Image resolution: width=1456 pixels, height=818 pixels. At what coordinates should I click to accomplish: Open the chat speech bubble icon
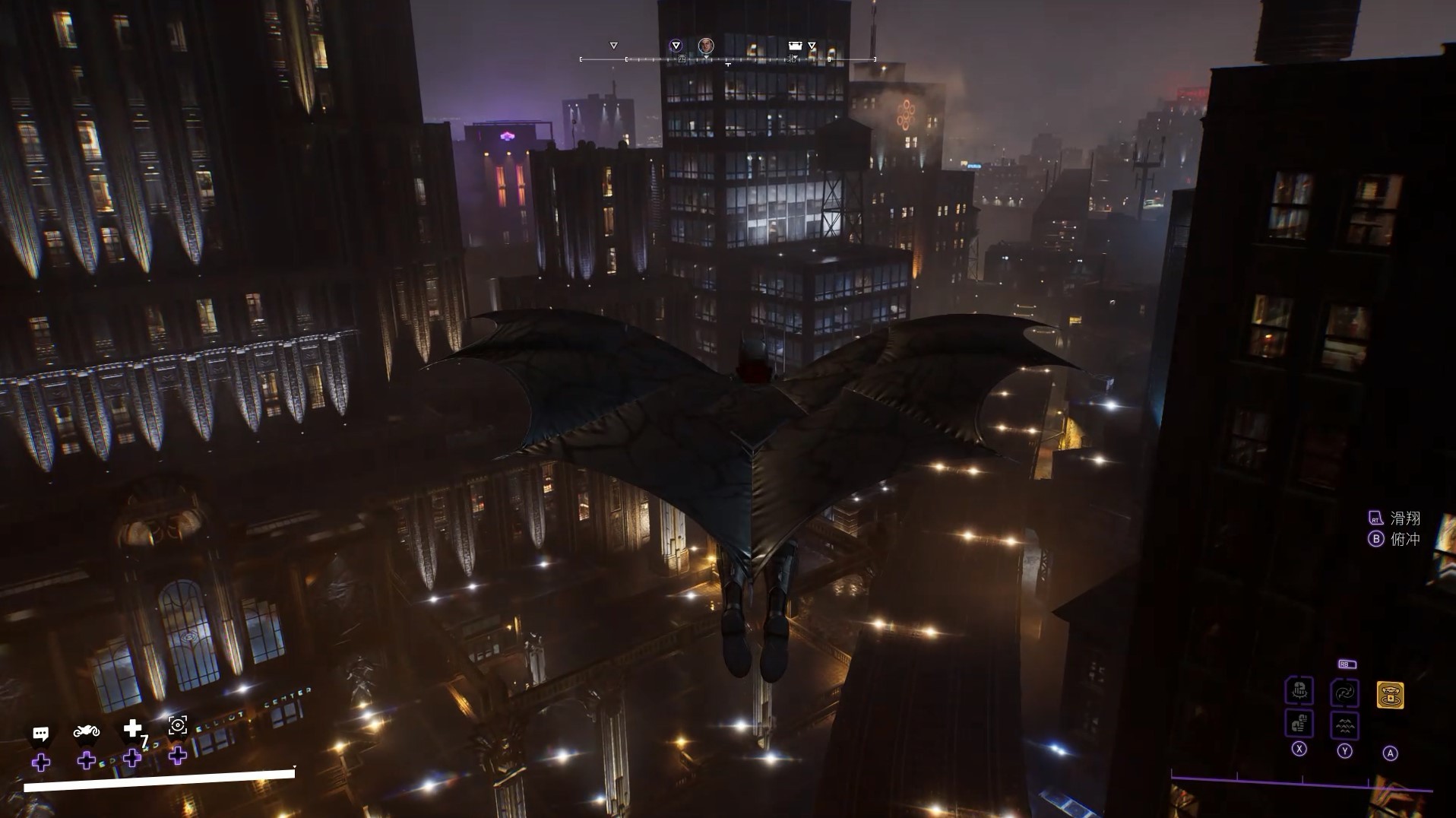coord(41,734)
